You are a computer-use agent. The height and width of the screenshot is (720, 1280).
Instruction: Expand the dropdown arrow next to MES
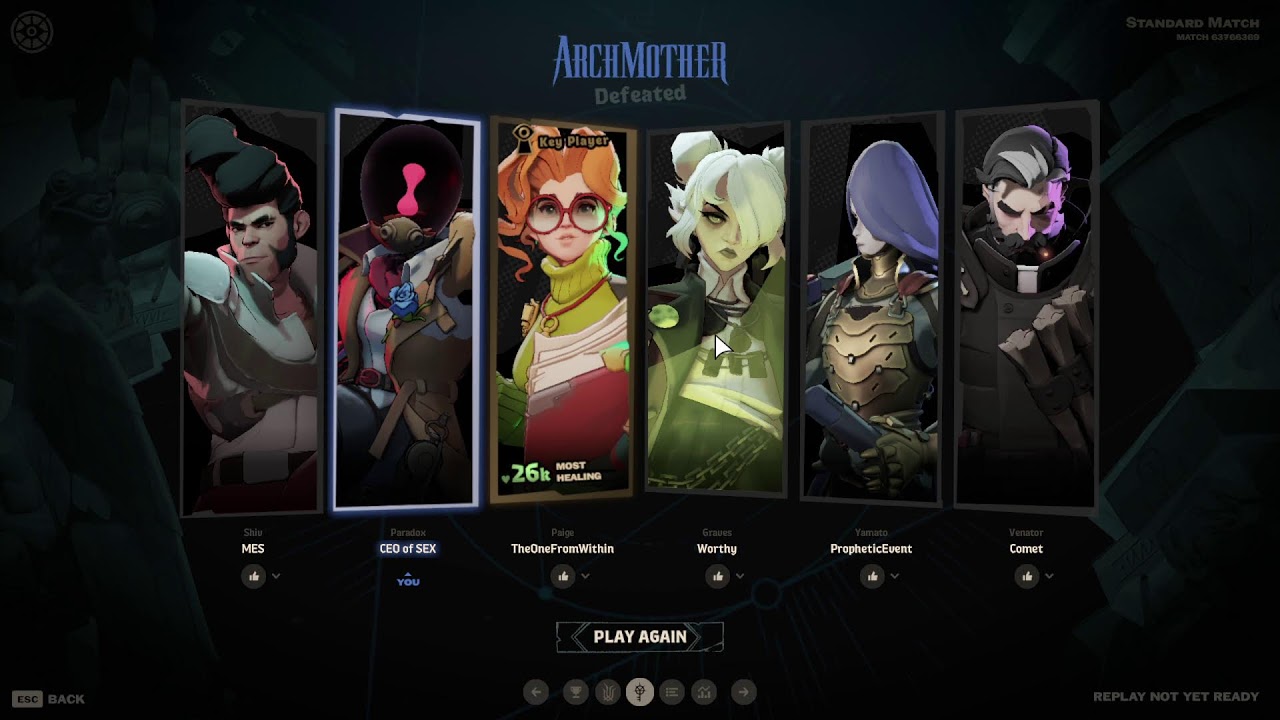point(276,576)
